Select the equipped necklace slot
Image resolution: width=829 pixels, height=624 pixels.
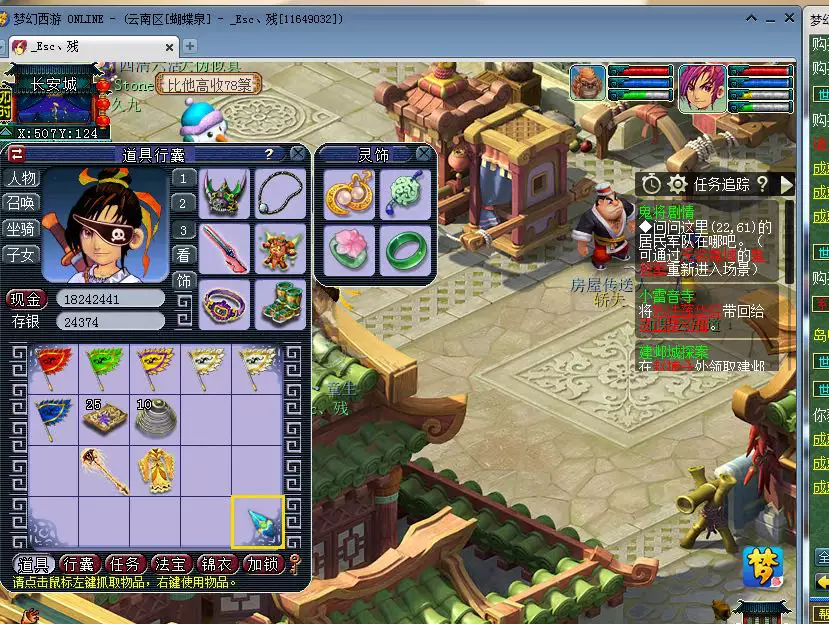(x=280, y=193)
